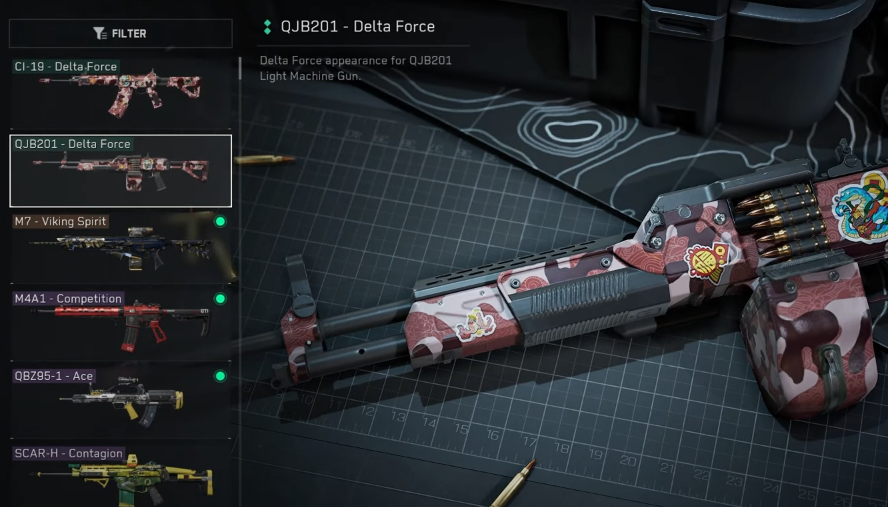Pick the M7 - Viking Spirit skin
Screen dimensions: 888x507
(x=120, y=247)
